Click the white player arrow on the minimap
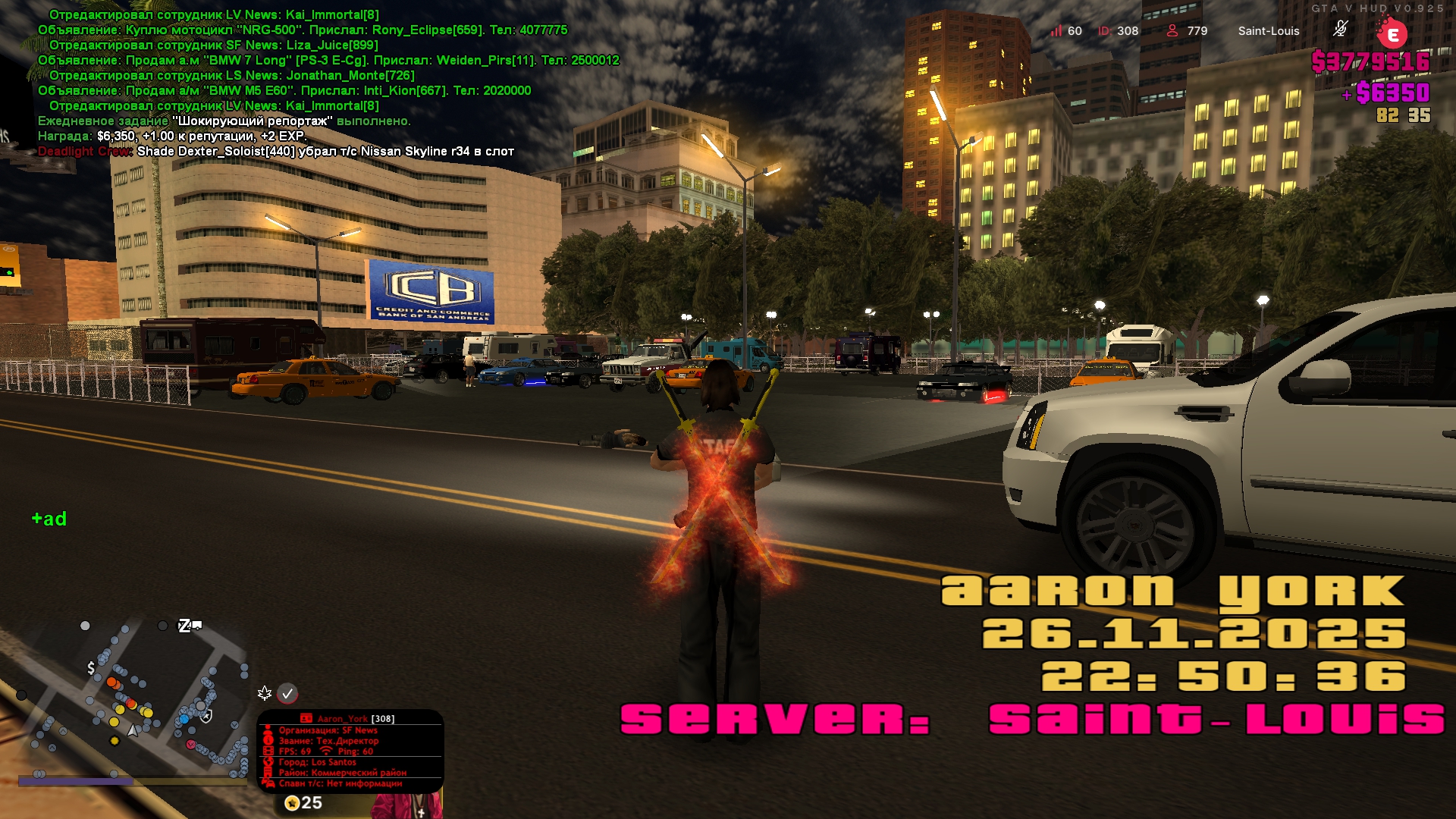This screenshot has width=1456, height=819. (133, 730)
